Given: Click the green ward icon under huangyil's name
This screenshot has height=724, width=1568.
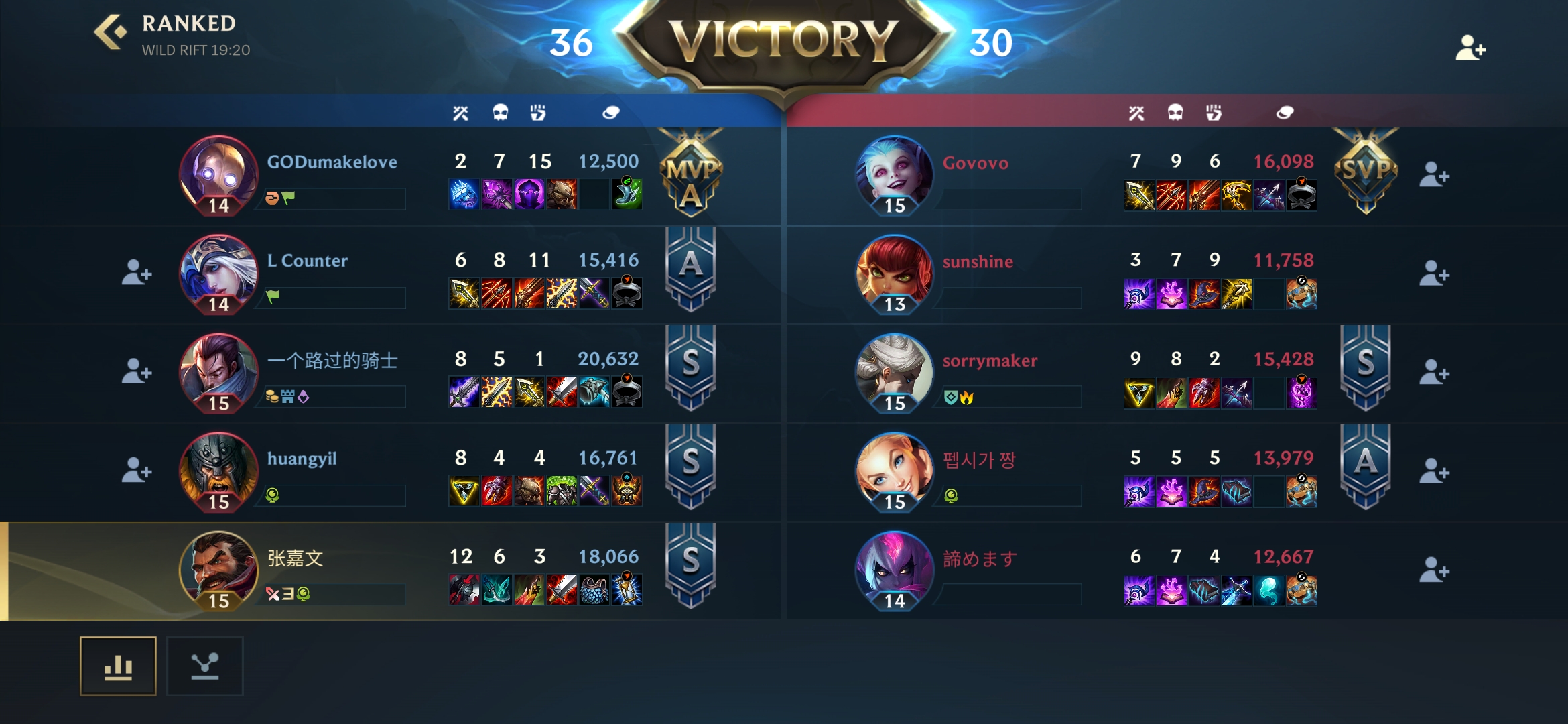Looking at the screenshot, I should click(x=271, y=495).
